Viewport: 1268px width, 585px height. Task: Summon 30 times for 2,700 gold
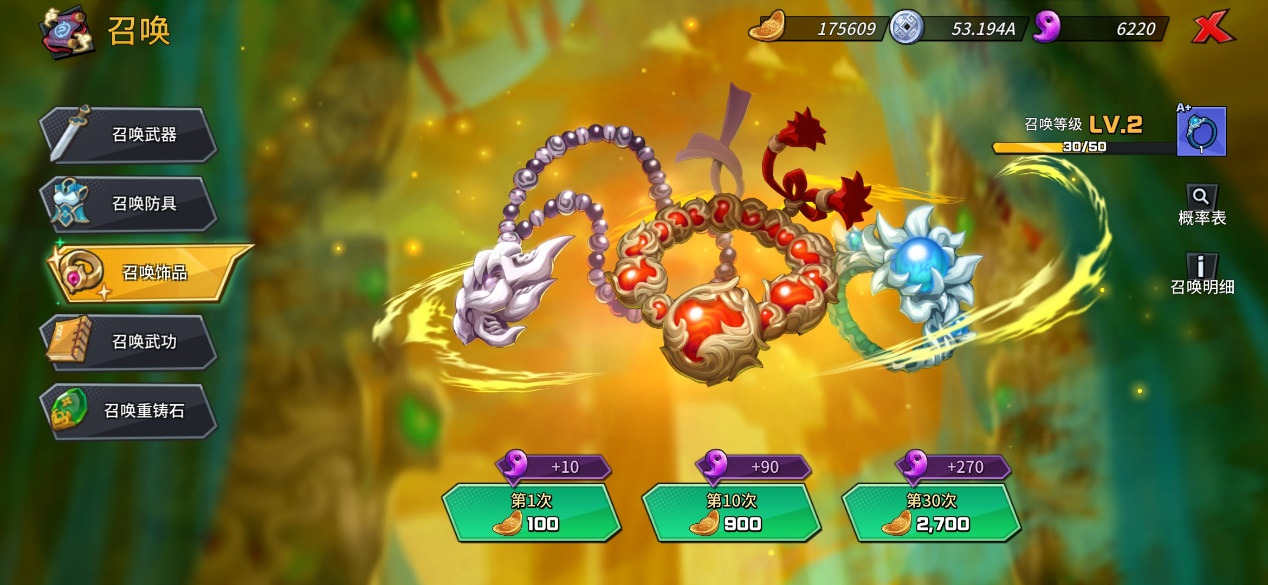tap(931, 512)
